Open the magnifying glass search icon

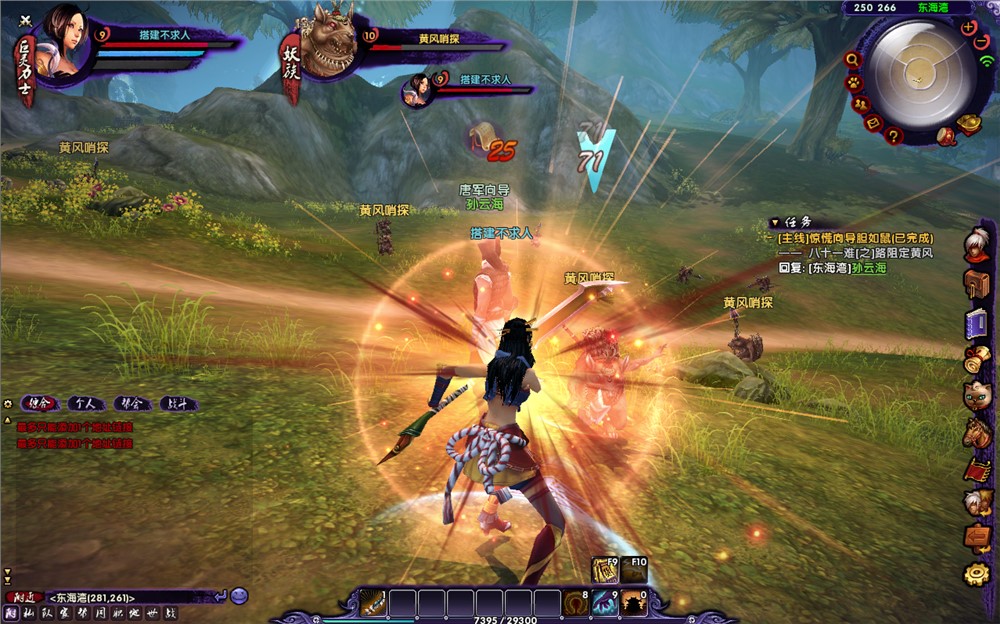[852, 59]
